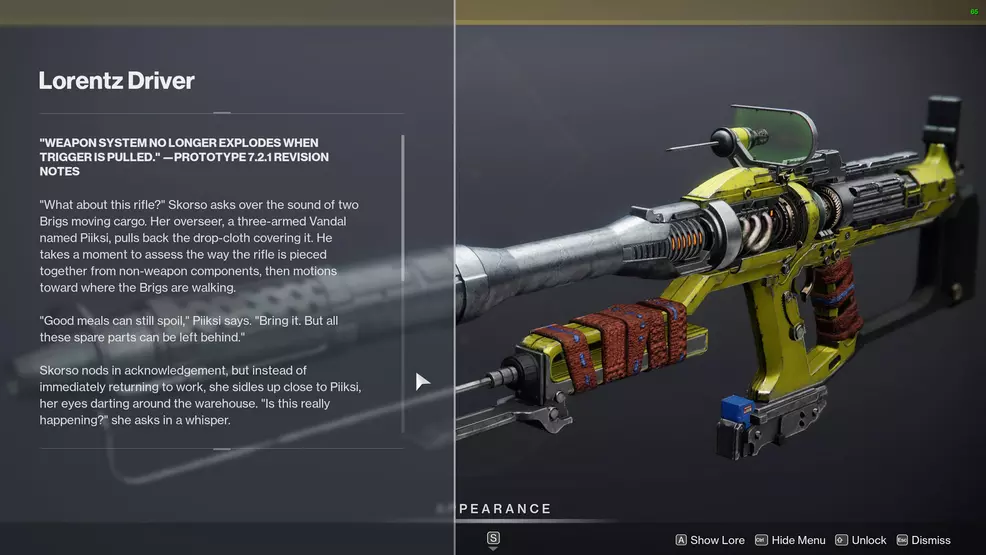Choose the Unlock option
Viewport: 986px width, 555px height.
(861, 540)
